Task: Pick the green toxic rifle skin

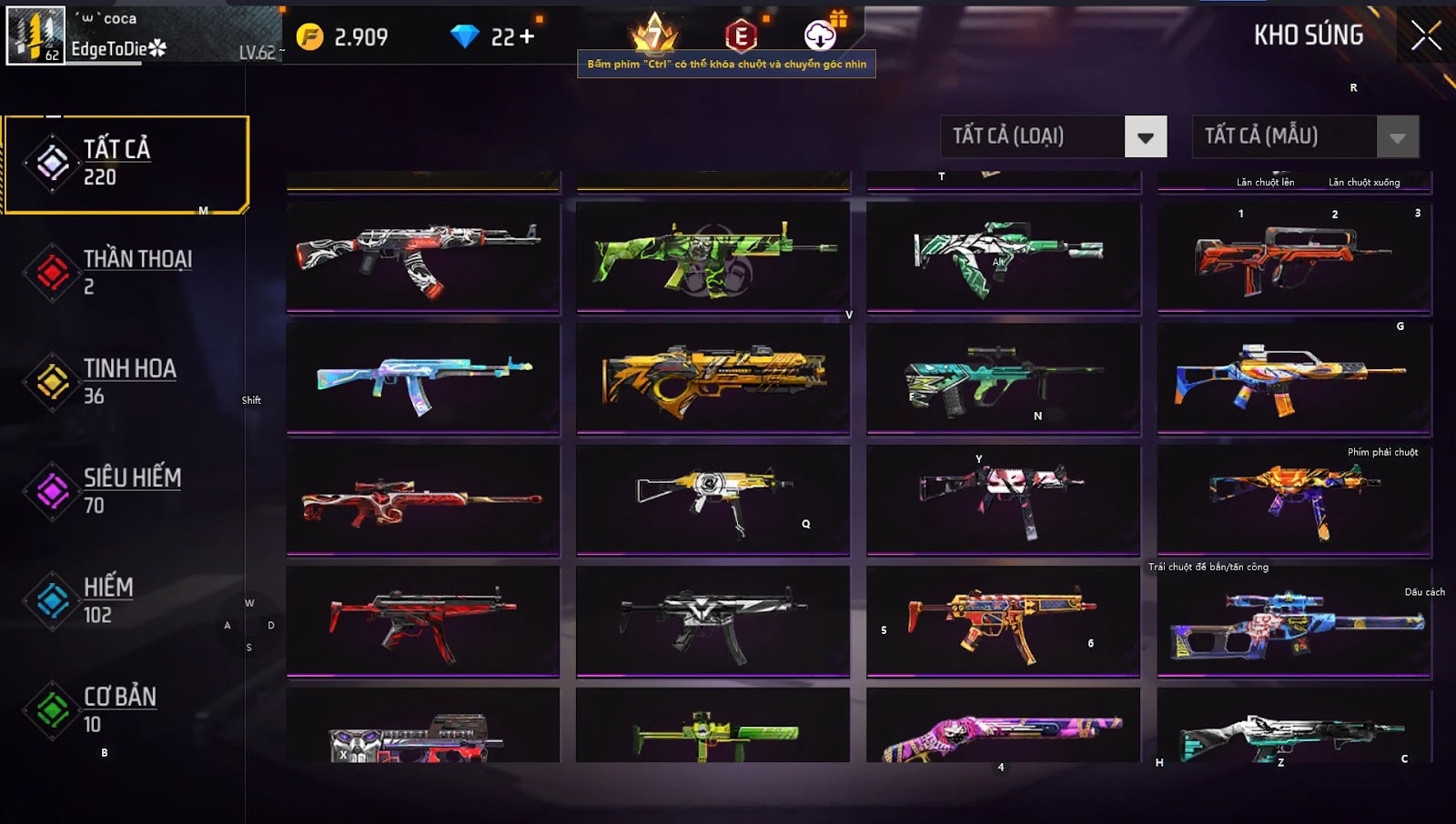Action: point(713,257)
